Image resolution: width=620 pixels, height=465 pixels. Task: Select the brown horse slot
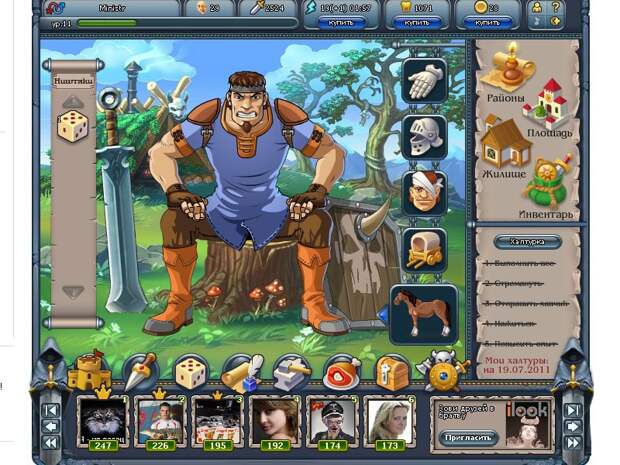click(423, 313)
